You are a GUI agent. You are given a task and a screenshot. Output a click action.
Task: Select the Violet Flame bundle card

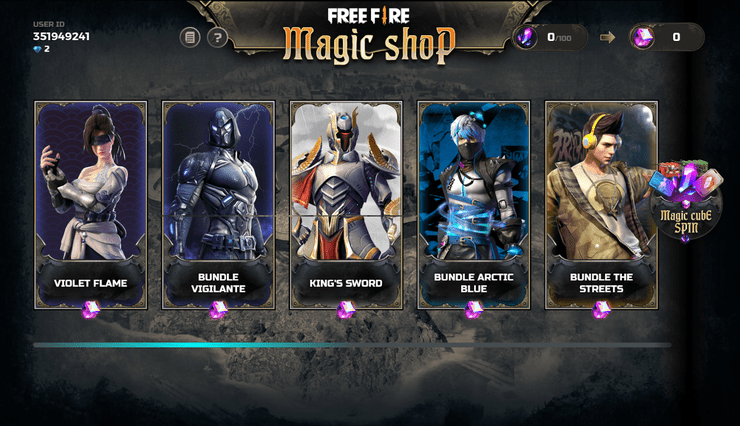click(x=91, y=204)
